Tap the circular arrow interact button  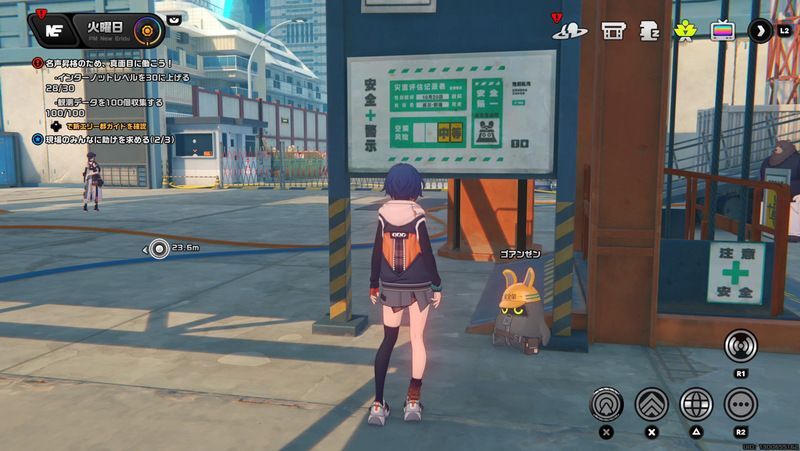606,404
